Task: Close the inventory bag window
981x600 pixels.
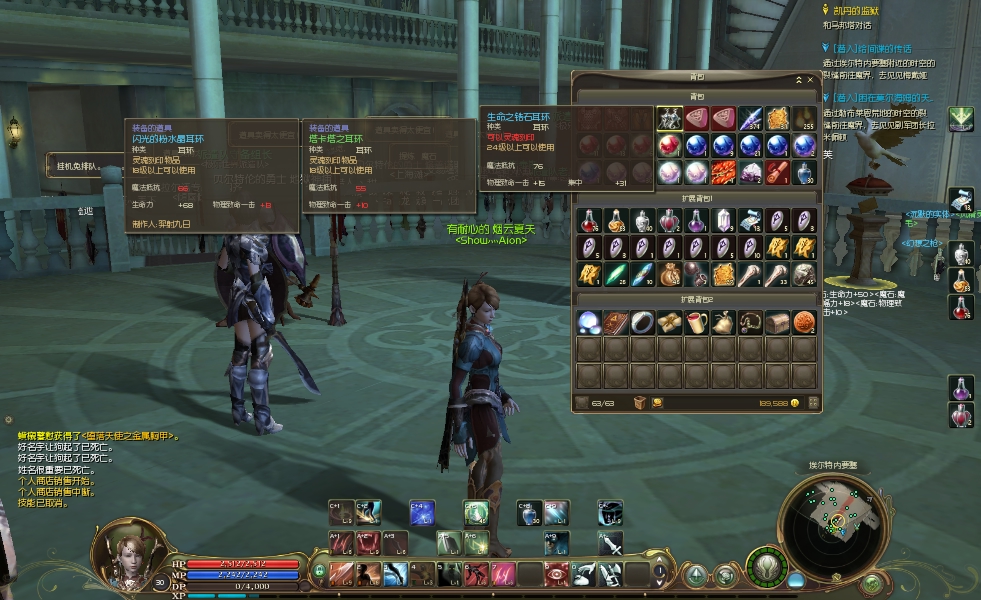Action: click(x=810, y=79)
